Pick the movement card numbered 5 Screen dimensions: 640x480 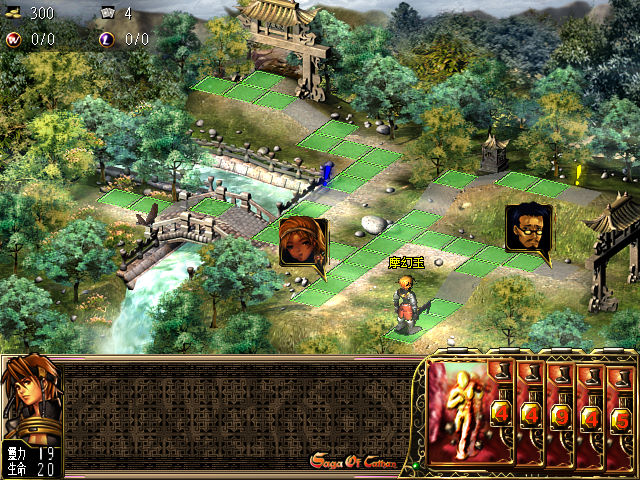(621, 418)
